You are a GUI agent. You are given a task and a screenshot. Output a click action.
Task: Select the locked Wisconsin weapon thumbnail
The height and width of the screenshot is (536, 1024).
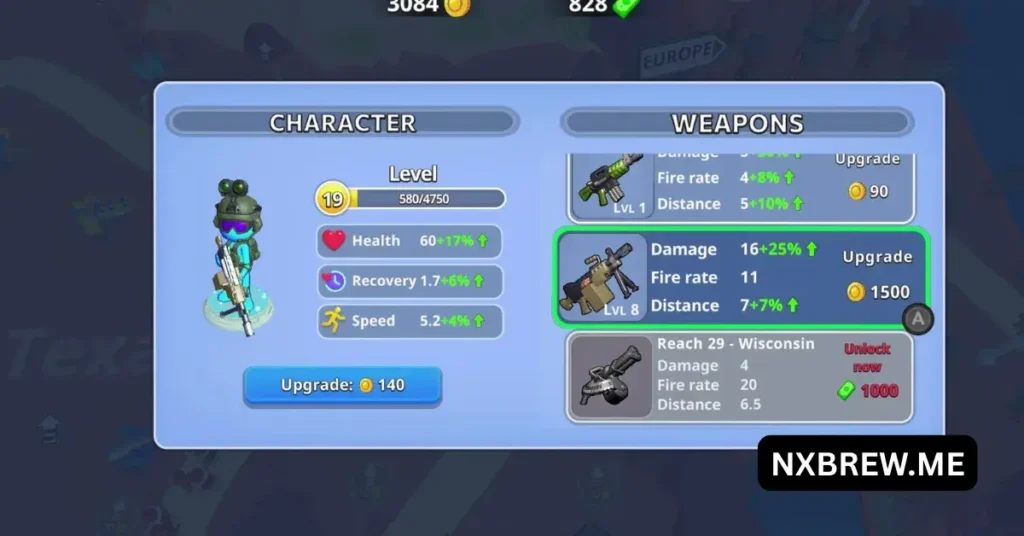(x=610, y=377)
